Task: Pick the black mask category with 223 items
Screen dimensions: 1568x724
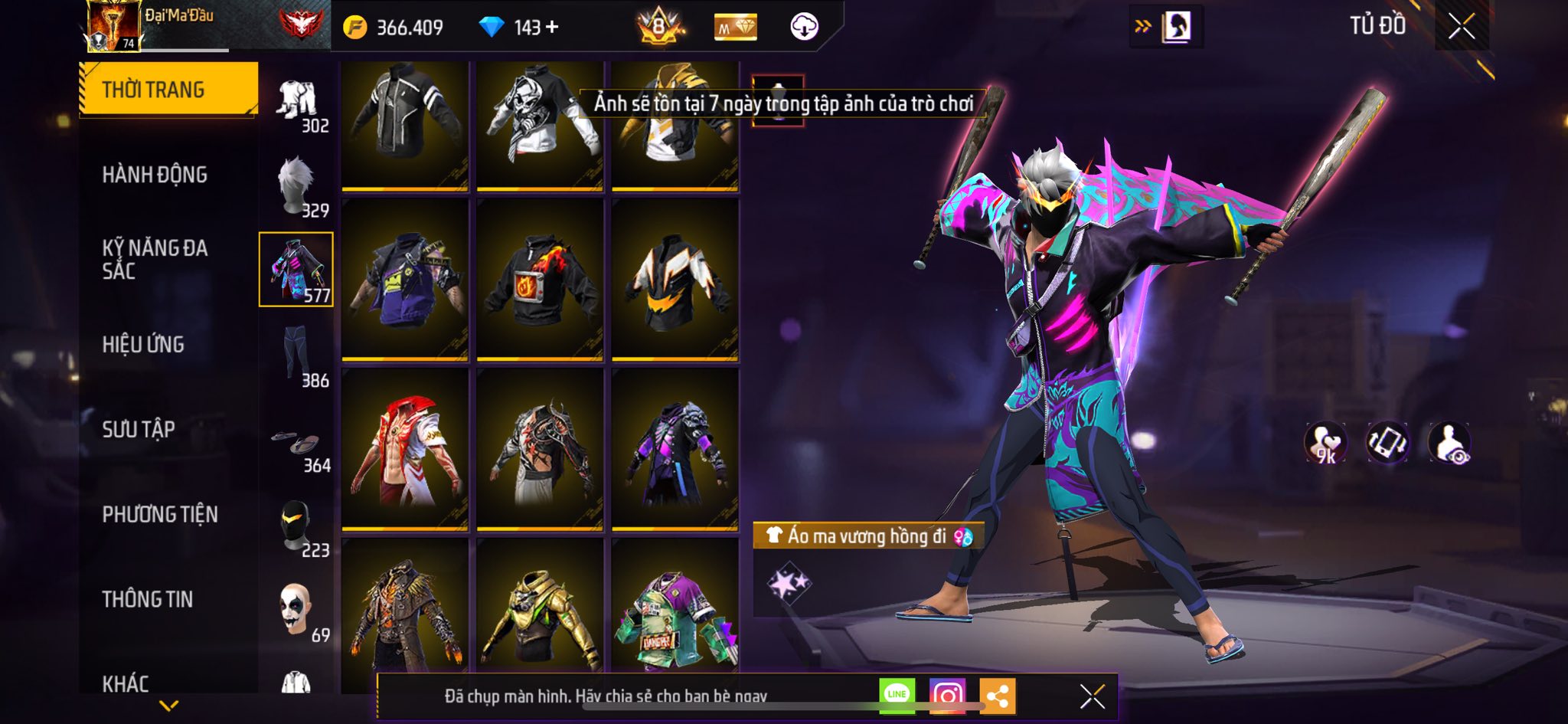Action: [297, 526]
